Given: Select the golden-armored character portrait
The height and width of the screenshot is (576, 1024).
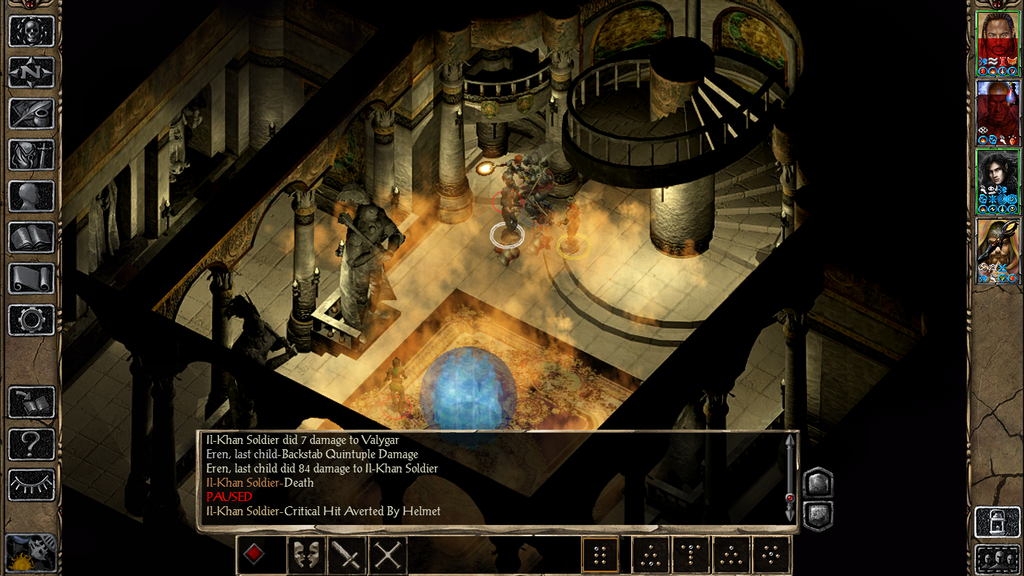Looking at the screenshot, I should (997, 250).
